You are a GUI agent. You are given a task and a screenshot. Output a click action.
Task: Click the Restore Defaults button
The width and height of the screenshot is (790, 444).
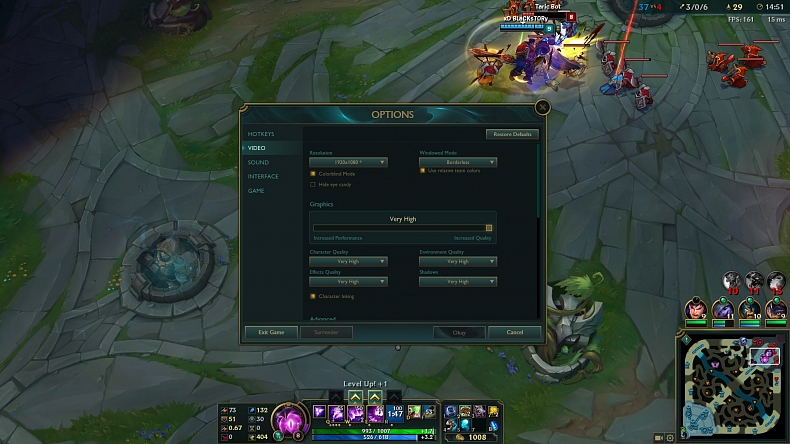(x=512, y=134)
